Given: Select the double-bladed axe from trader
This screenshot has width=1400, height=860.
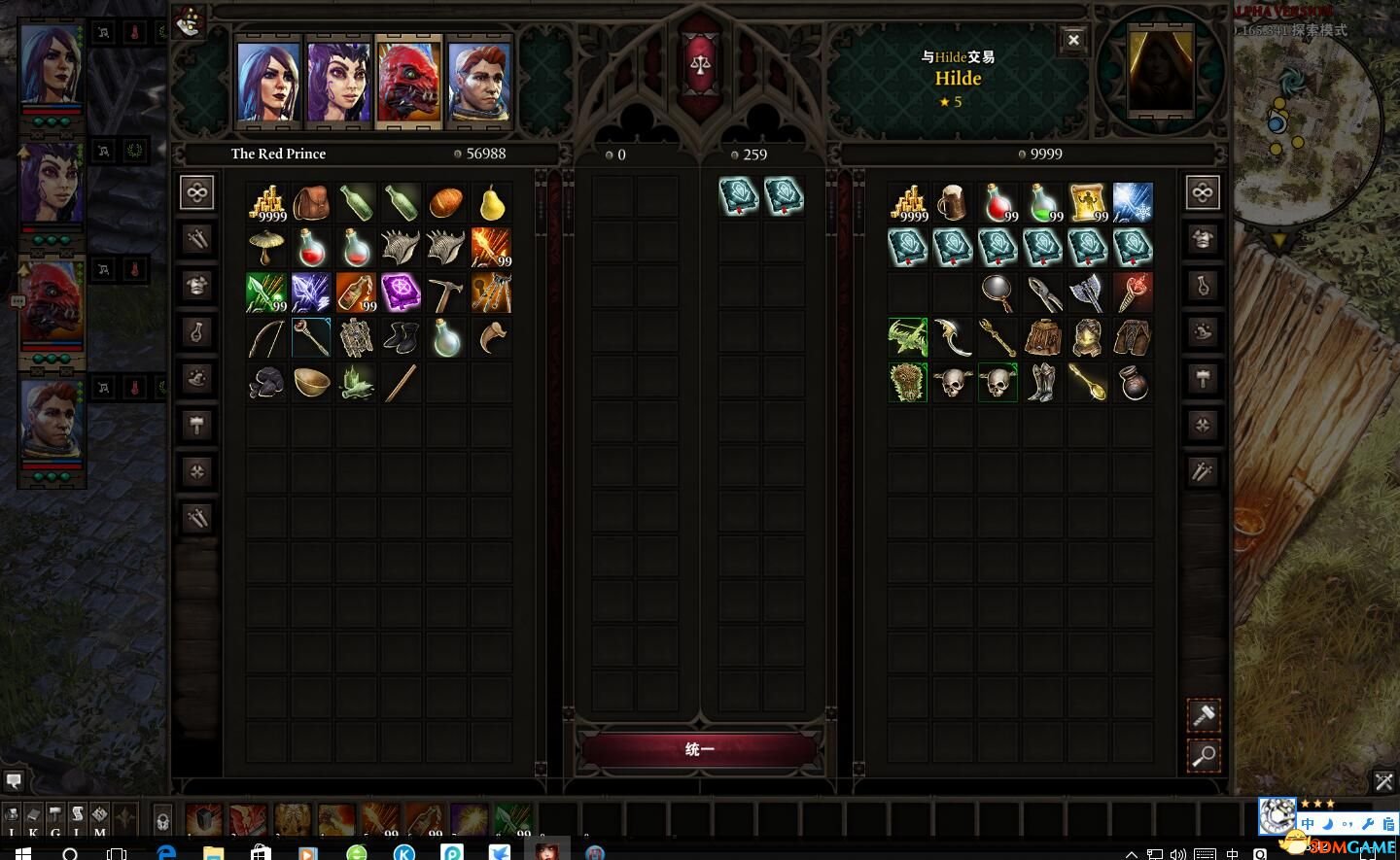Looking at the screenshot, I should [1087, 292].
